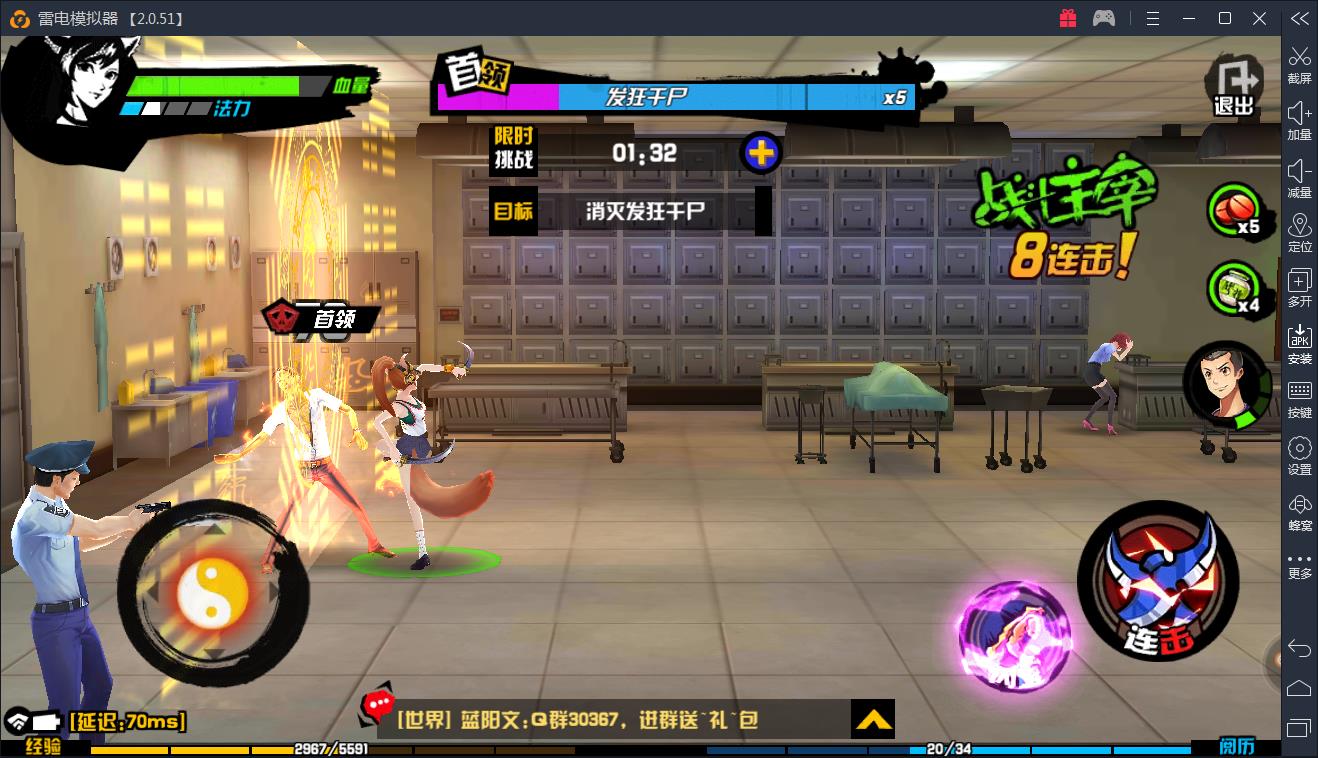Viewport: 1318px width, 758px height.
Task: Exit the battle with the 退出 button
Action: [1233, 84]
